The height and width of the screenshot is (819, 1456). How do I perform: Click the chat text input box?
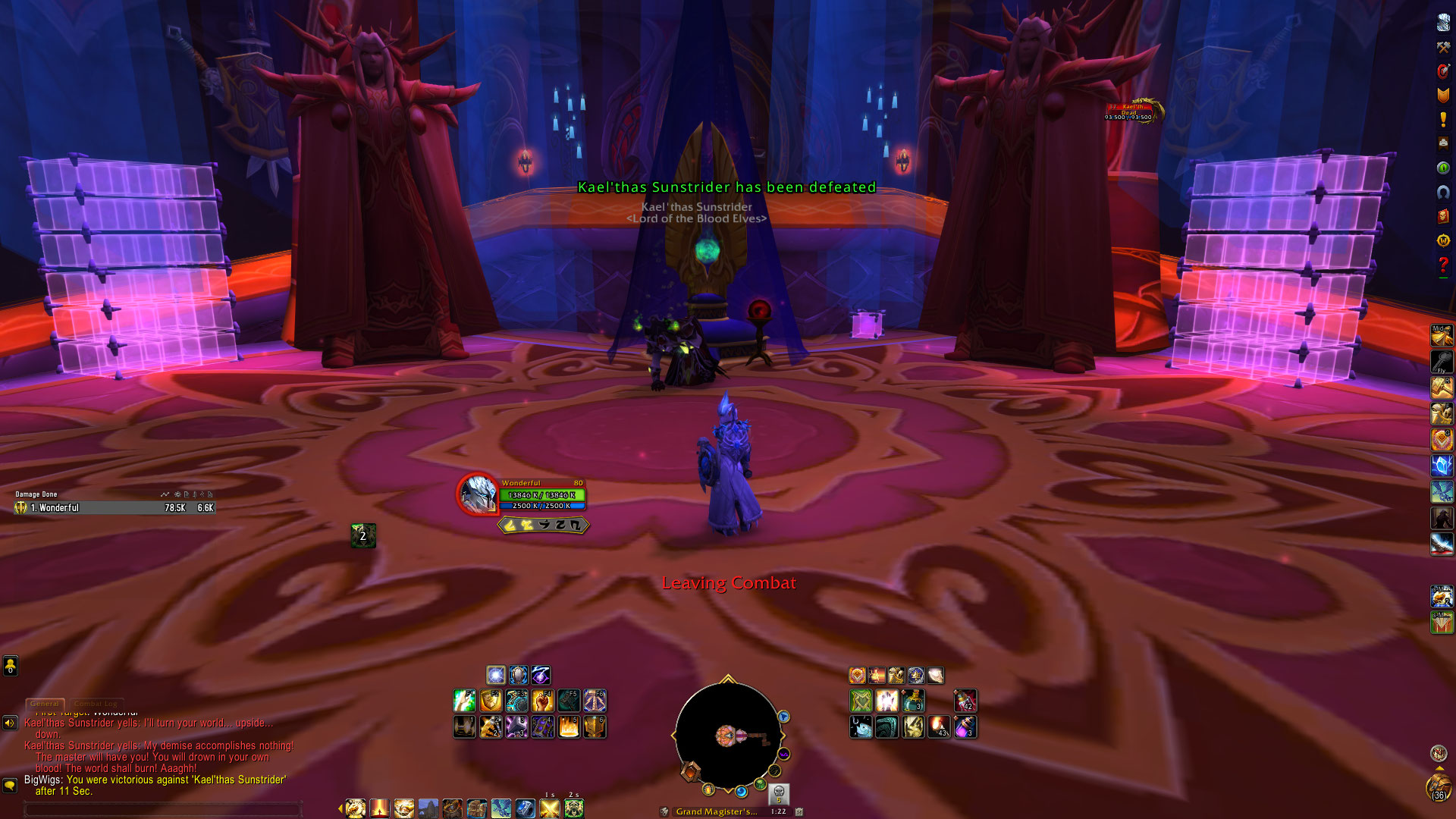point(163,809)
